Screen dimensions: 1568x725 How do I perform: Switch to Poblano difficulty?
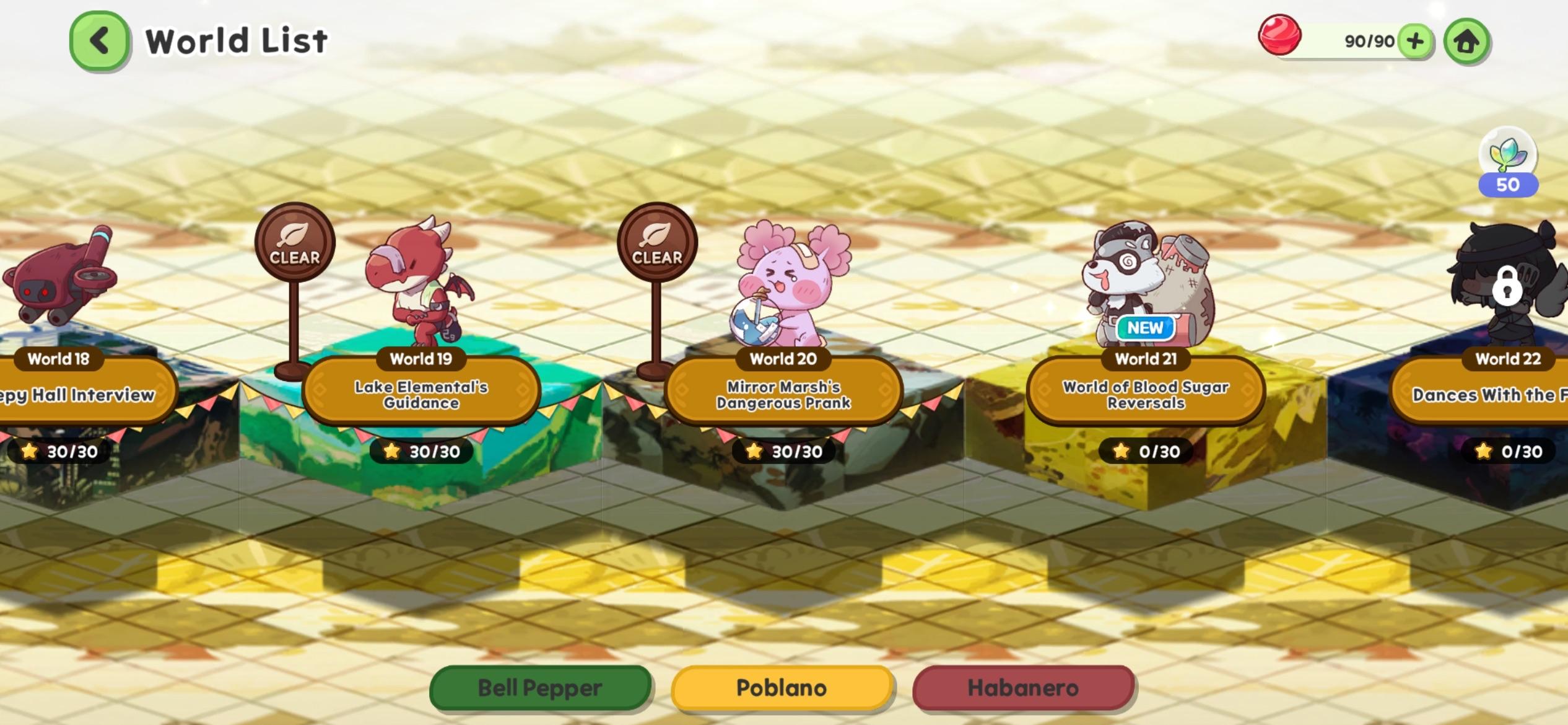click(x=781, y=687)
